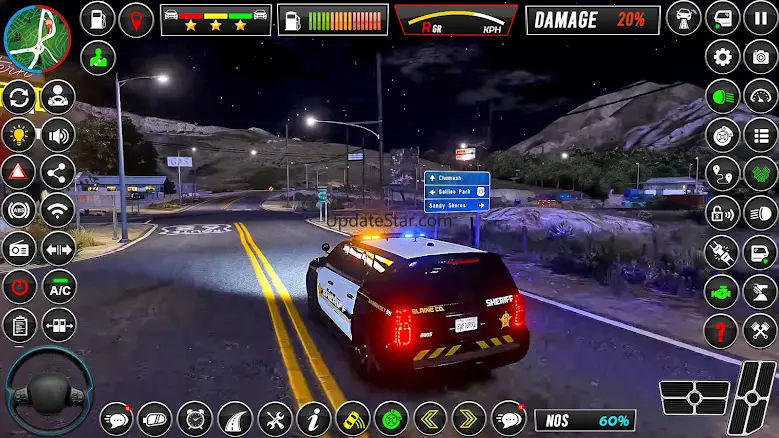Sound the horn button
779x438 pixels.
coord(58,135)
